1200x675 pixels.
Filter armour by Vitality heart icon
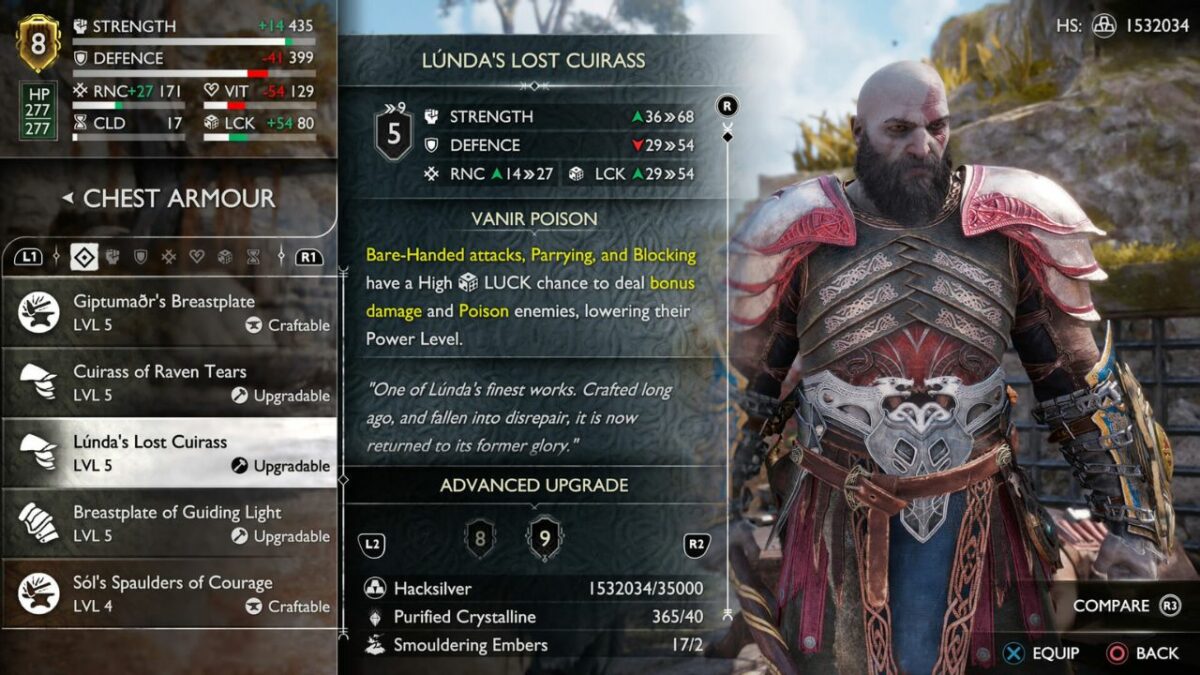(197, 257)
